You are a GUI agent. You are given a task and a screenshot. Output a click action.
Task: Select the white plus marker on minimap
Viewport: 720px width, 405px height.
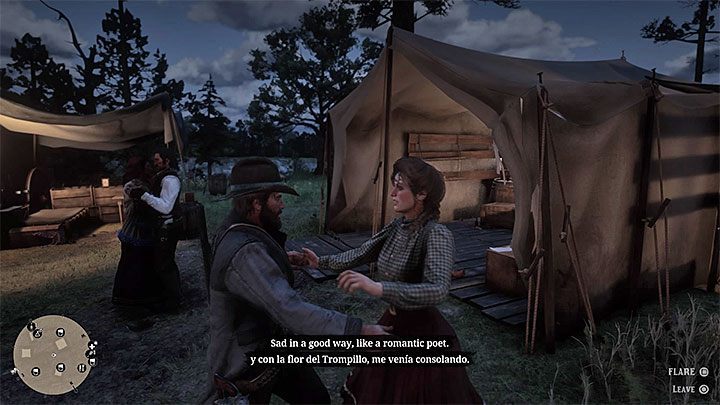click(x=91, y=346)
